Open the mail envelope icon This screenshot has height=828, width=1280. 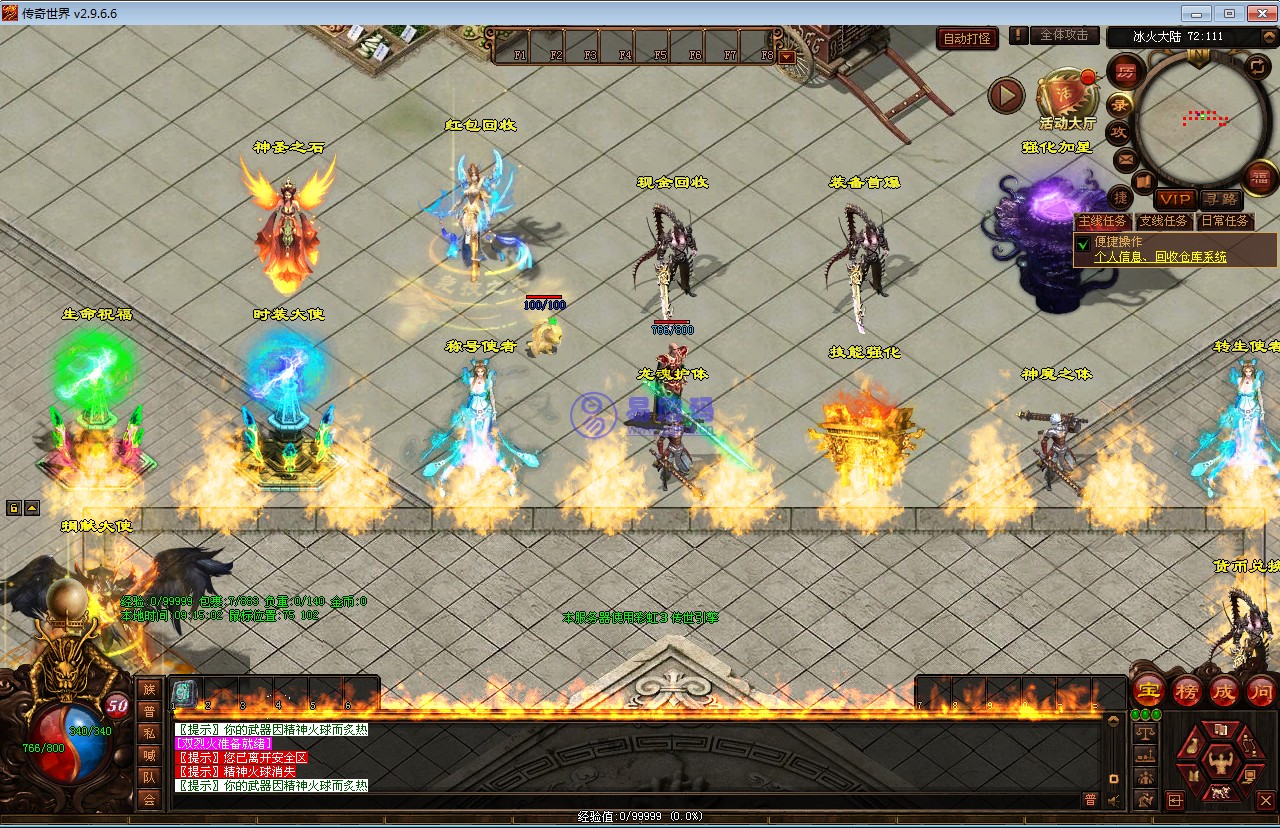pyautogui.click(x=1125, y=158)
